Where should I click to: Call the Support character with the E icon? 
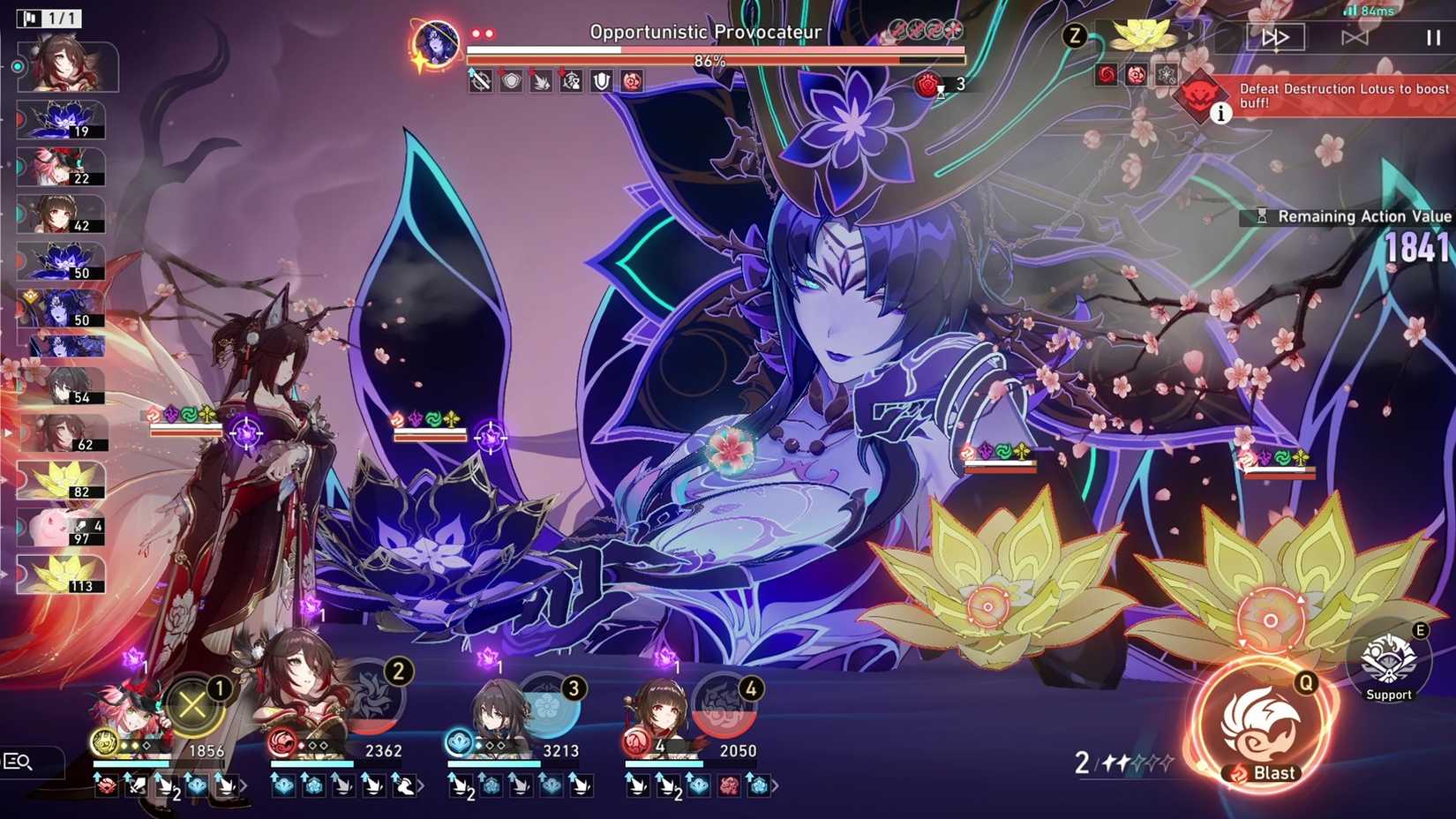pos(1388,657)
